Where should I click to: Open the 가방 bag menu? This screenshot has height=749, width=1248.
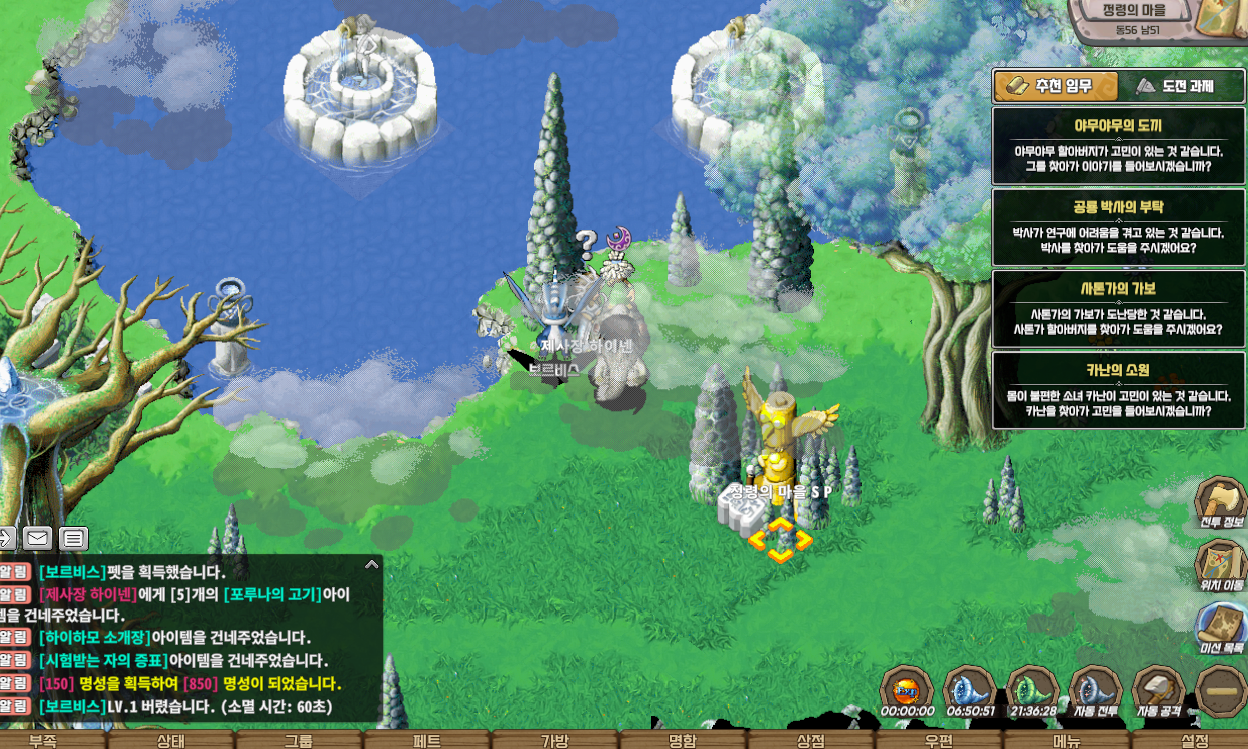point(555,741)
